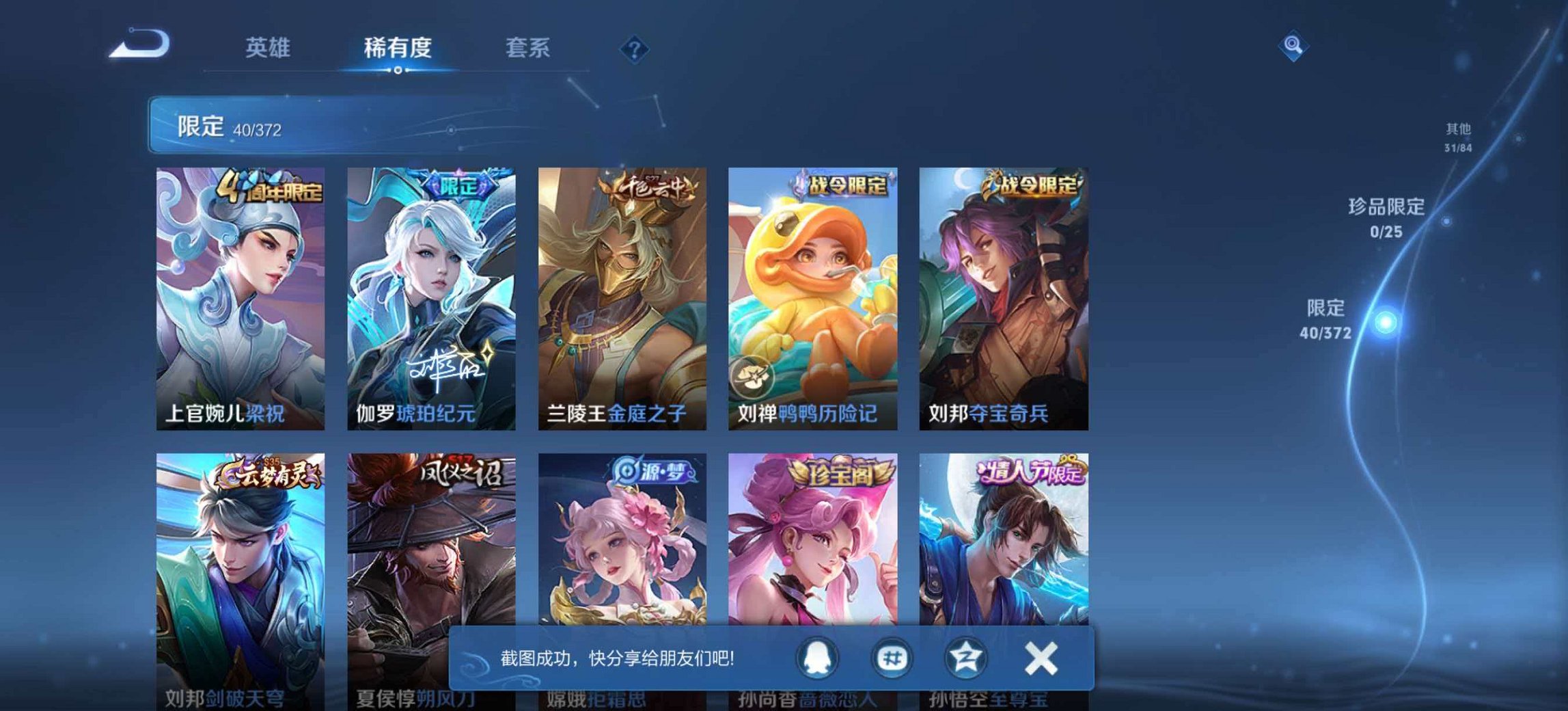The width and height of the screenshot is (1568, 711).
Task: Open the help question mark next to tabs
Action: (635, 49)
